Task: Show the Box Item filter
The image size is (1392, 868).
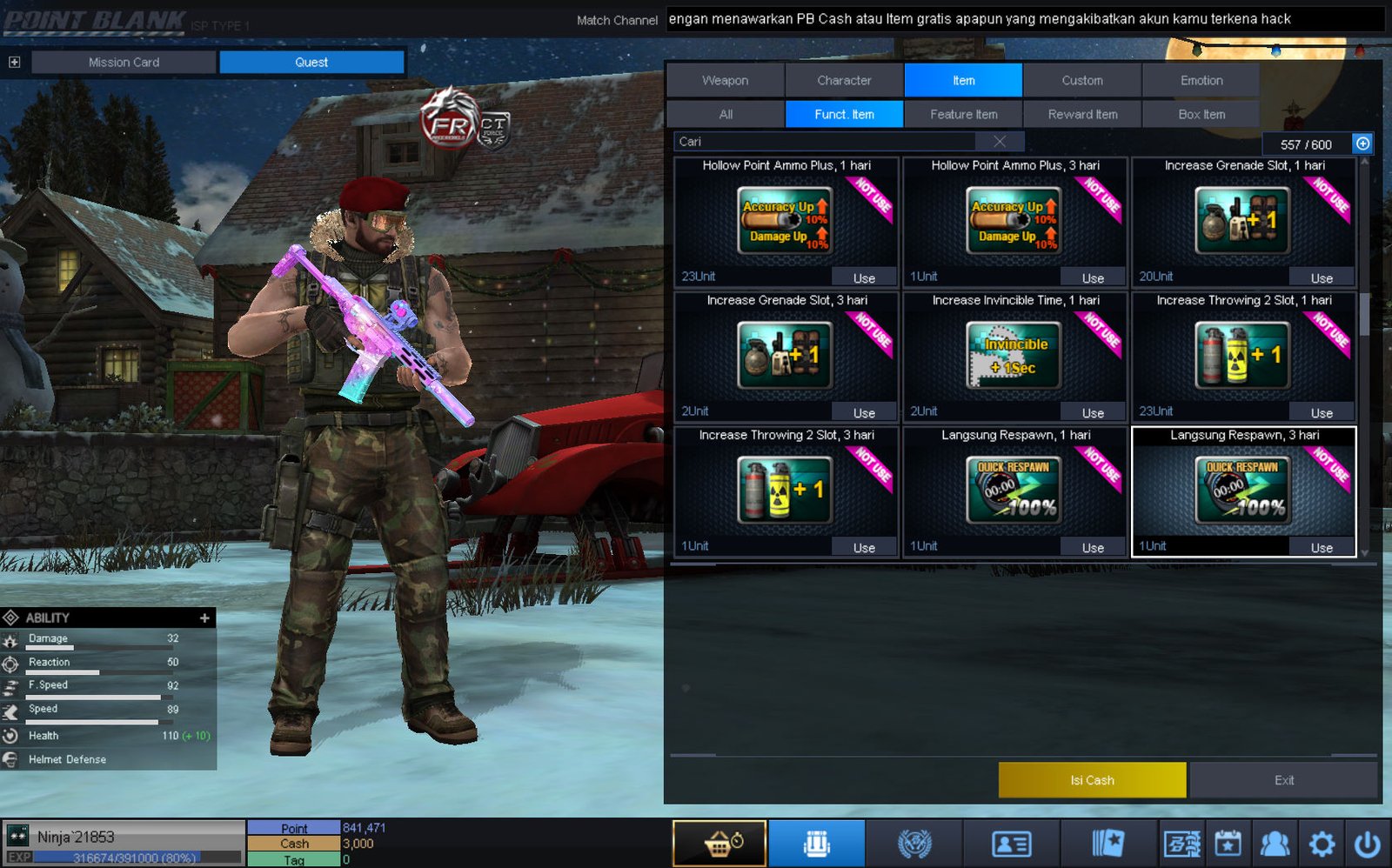Action: pyautogui.click(x=1201, y=114)
